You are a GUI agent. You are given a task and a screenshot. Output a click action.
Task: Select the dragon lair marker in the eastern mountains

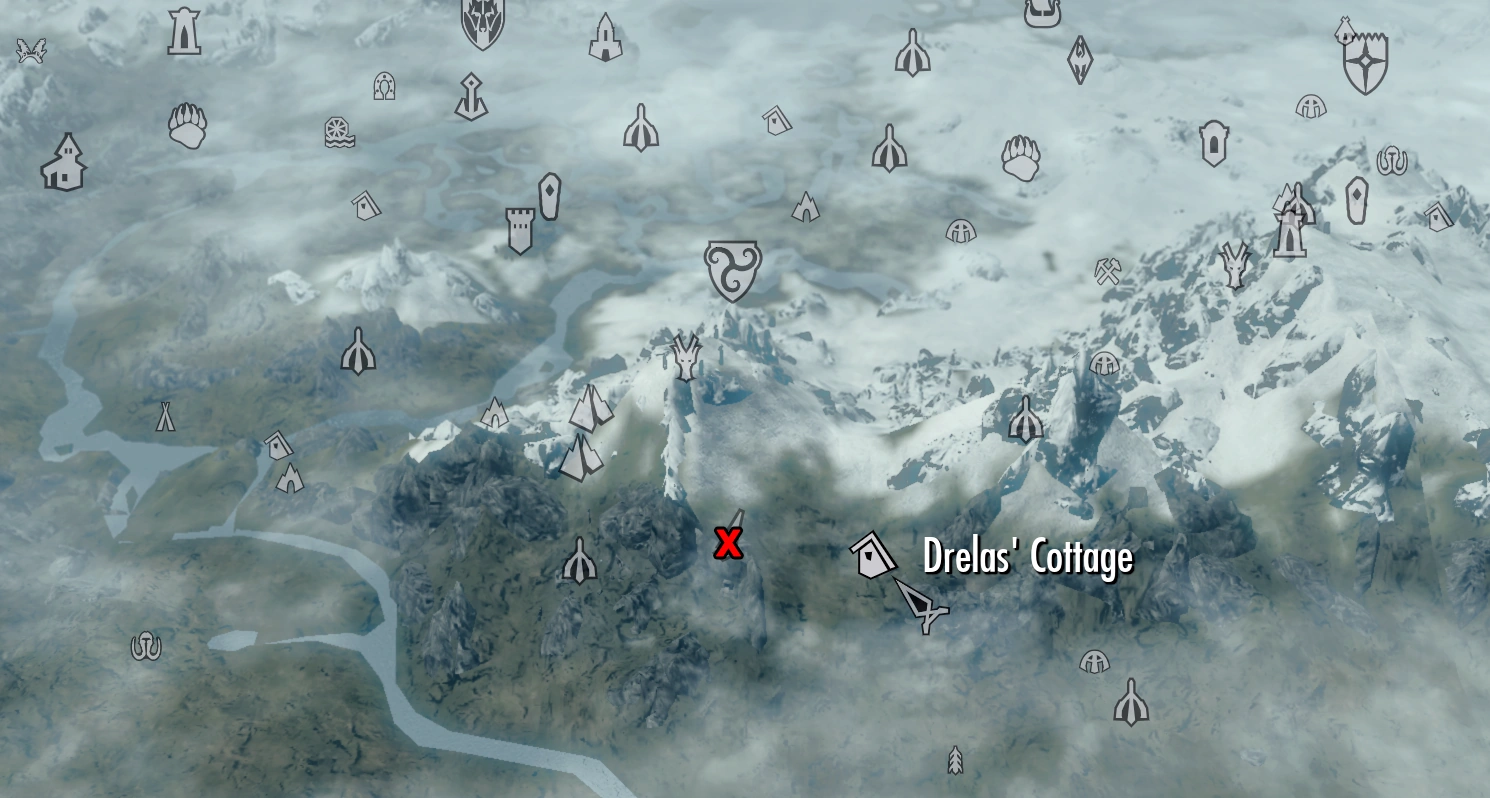pyautogui.click(x=1233, y=262)
